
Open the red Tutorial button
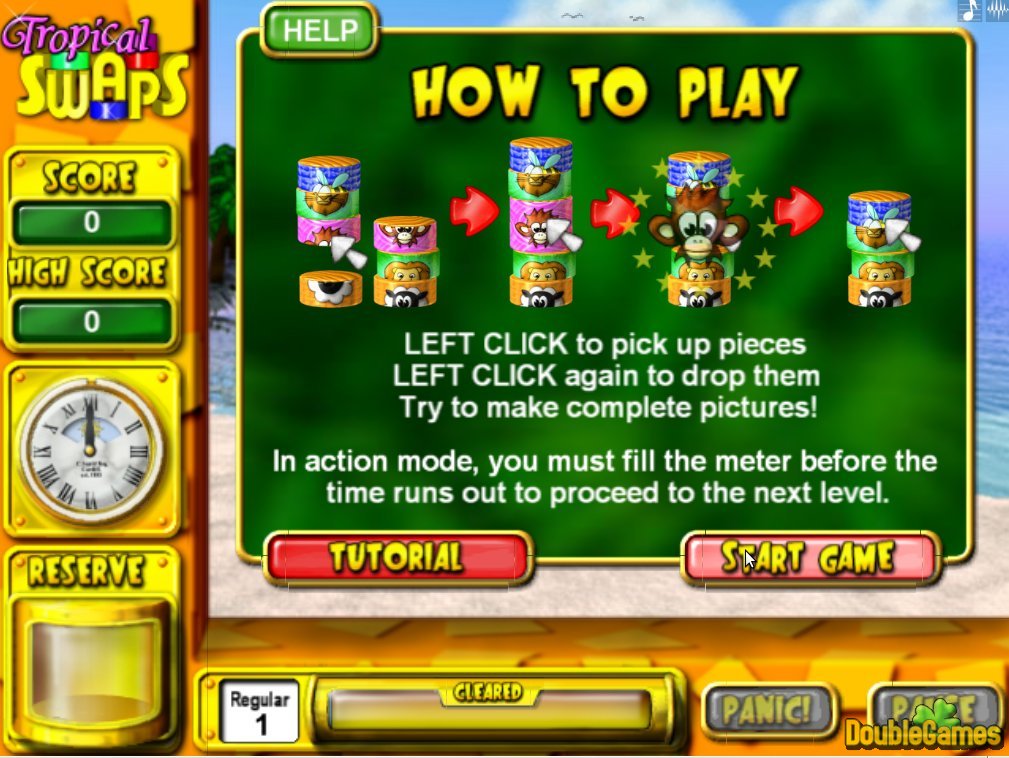pyautogui.click(x=397, y=558)
